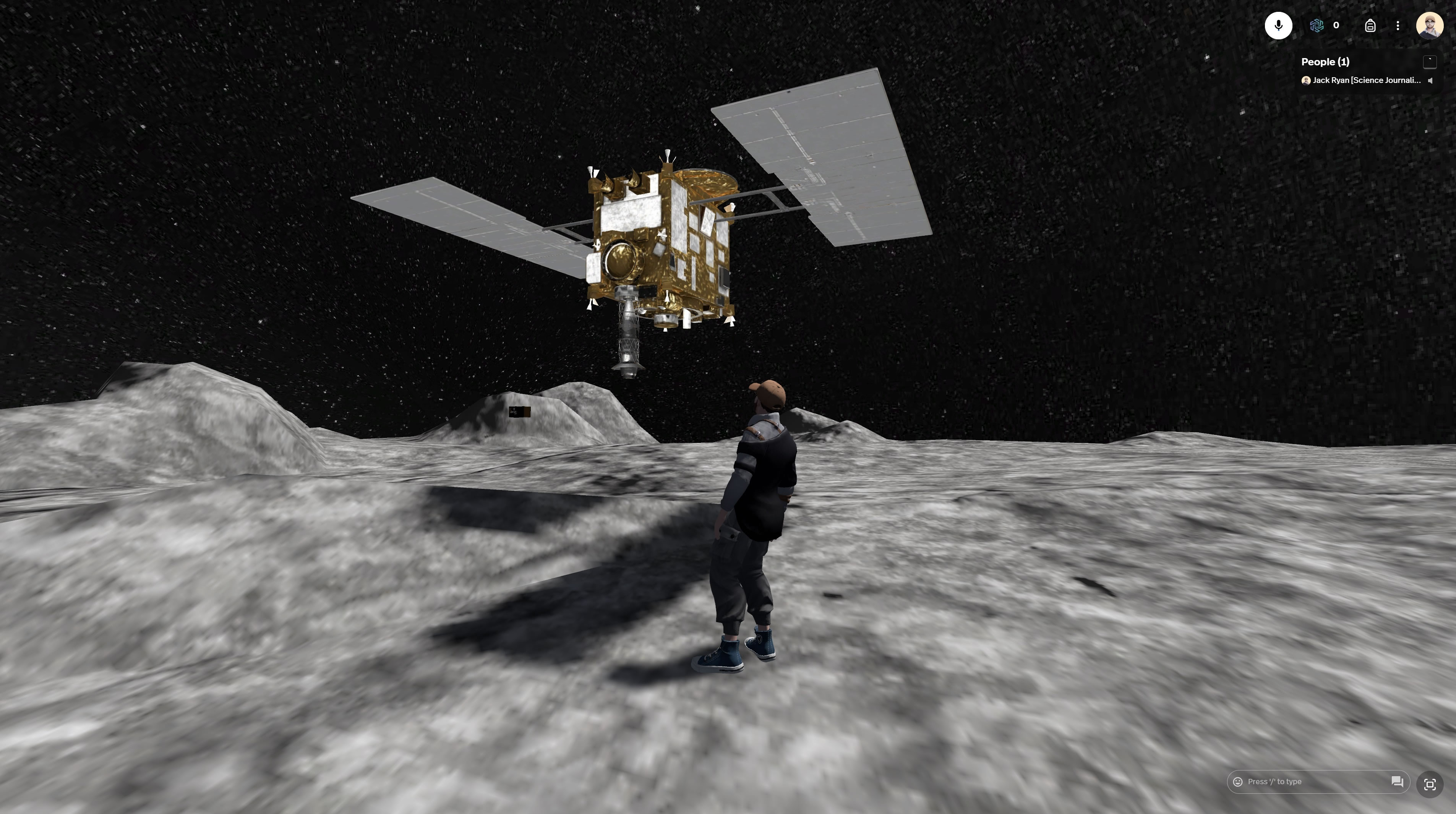This screenshot has height=814, width=1456.
Task: Click the screenshot frame capture button
Action: (1429, 784)
